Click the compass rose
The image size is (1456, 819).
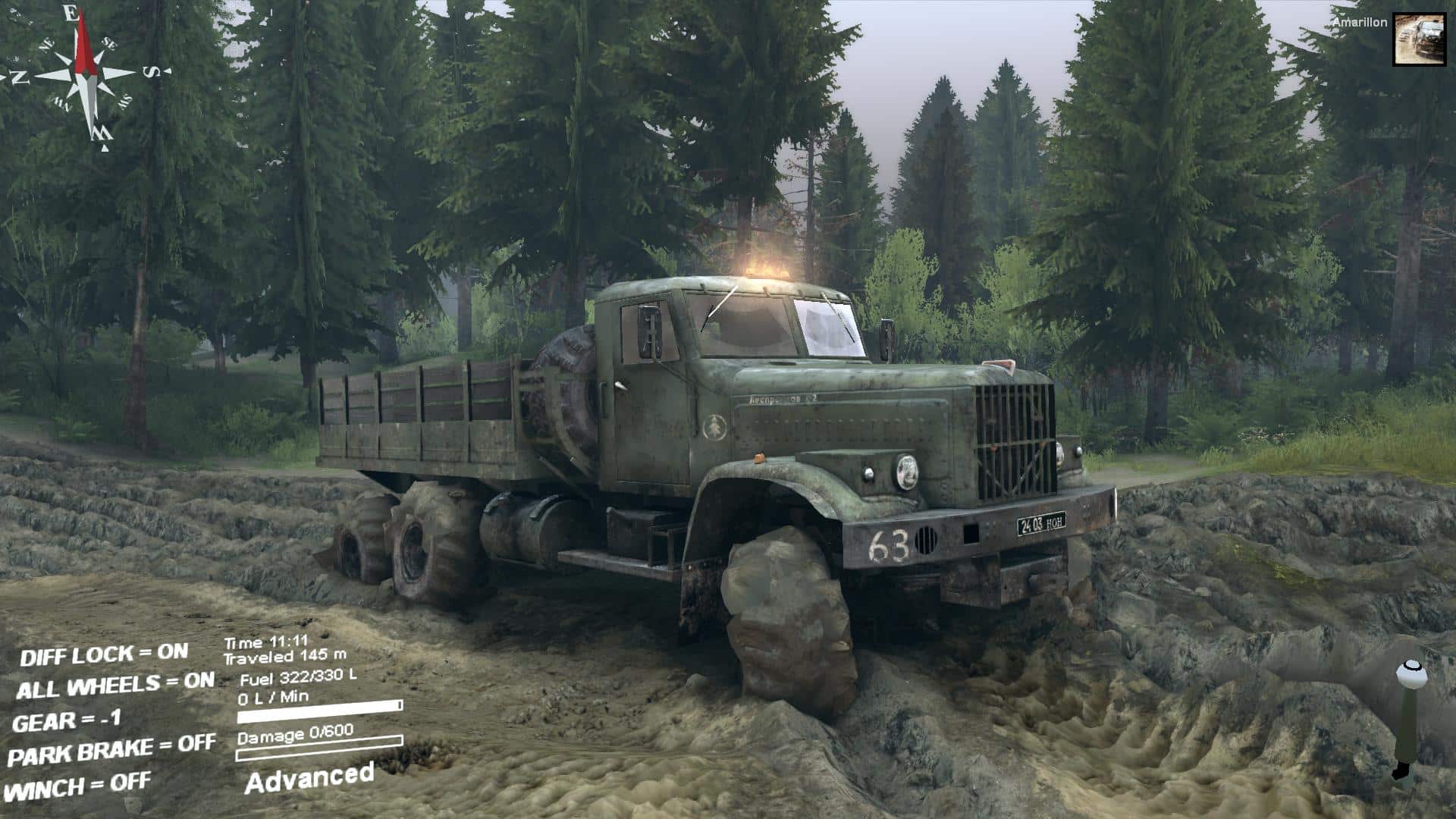coord(85,74)
